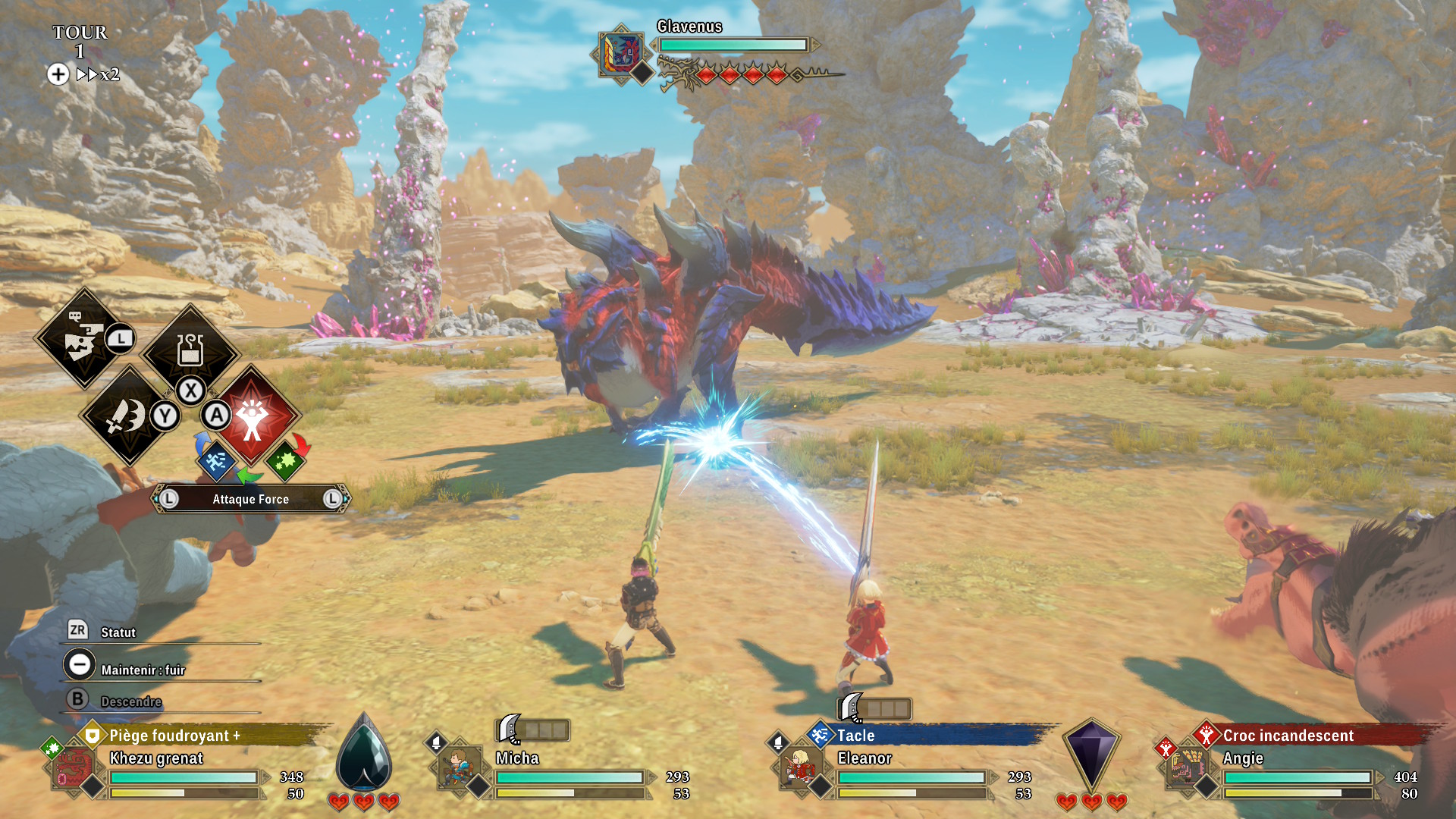Toggle the x2 battle speed indicator
The height and width of the screenshot is (819, 1456).
[99, 74]
